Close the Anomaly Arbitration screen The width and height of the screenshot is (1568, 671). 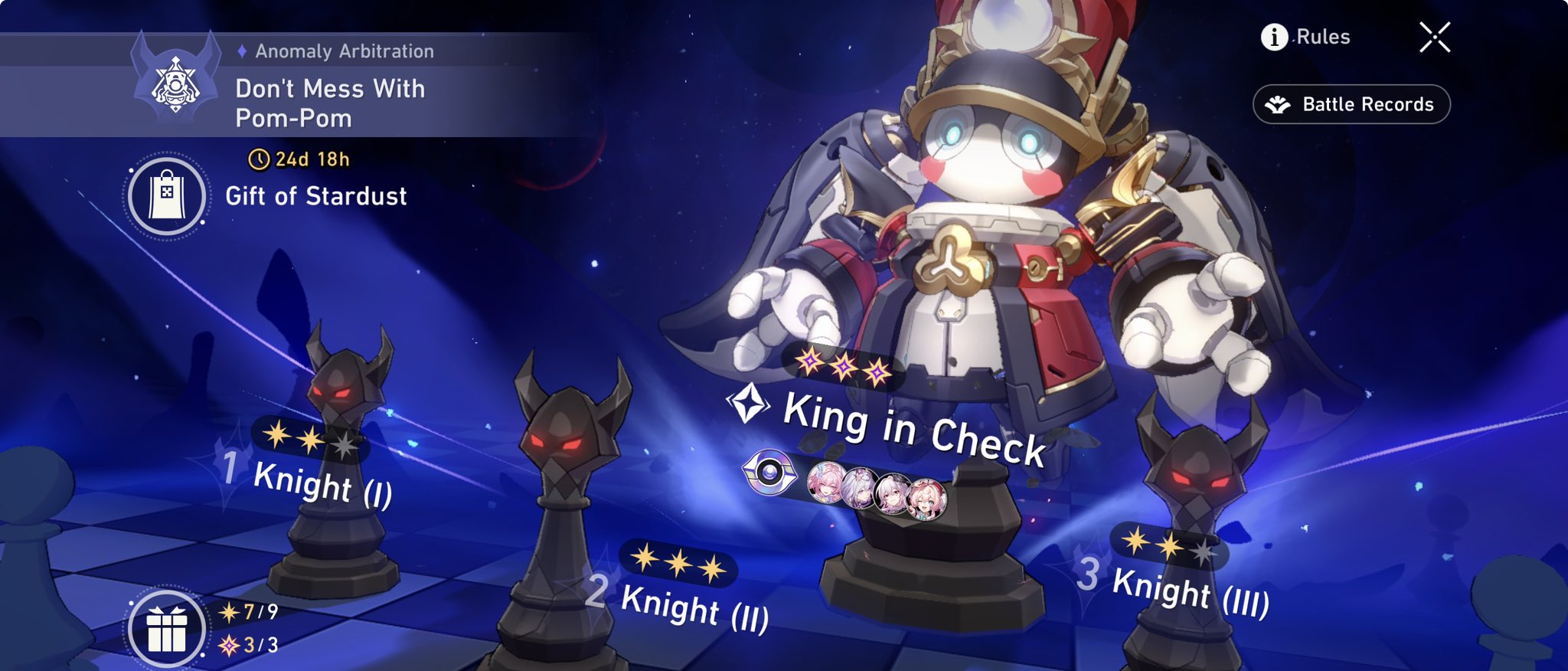pos(1434,37)
